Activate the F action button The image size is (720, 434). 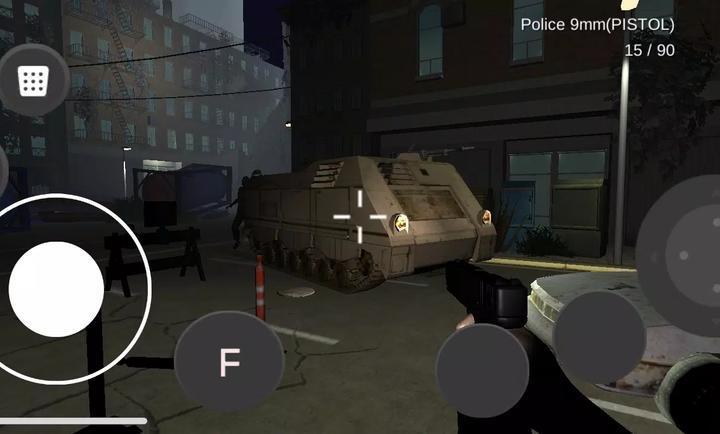click(229, 361)
